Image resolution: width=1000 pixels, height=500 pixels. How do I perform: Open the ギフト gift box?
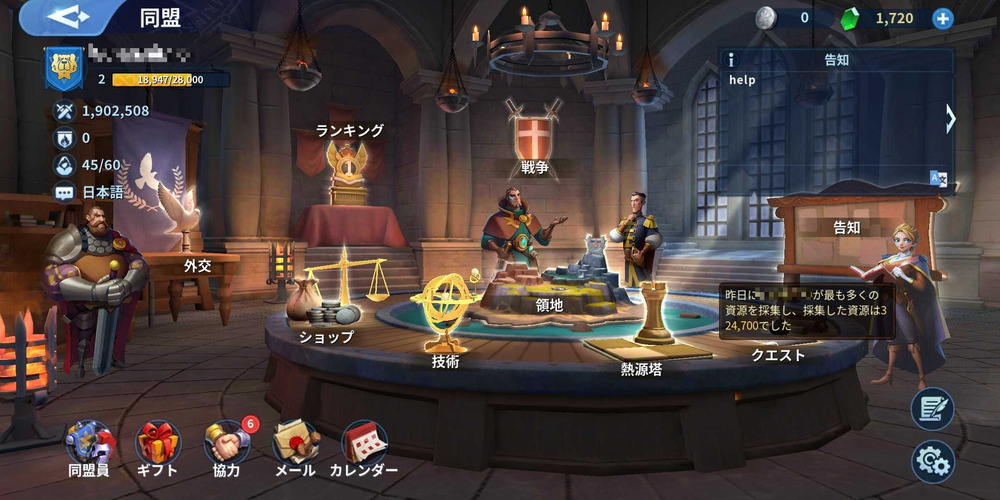coord(157,443)
